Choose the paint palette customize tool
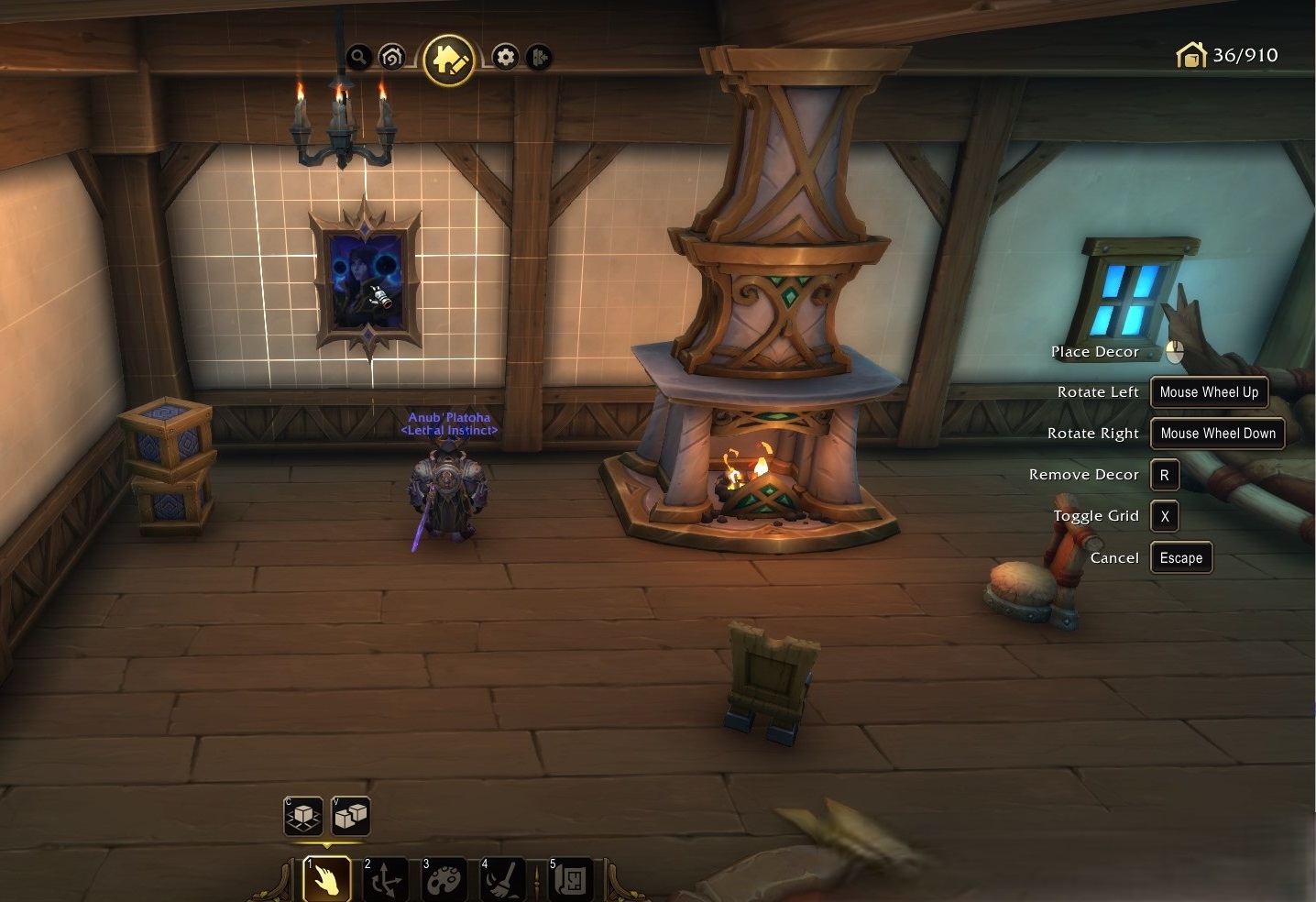This screenshot has height=902, width=1316. (444, 880)
